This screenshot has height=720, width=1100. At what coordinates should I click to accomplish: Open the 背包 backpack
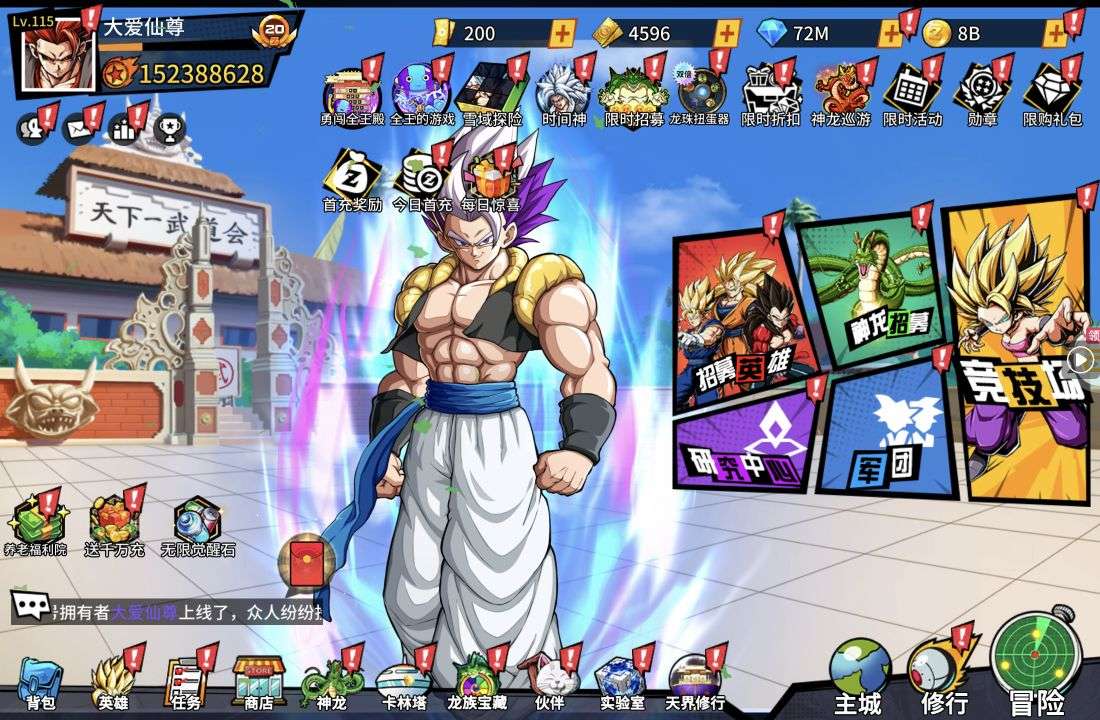(40, 683)
